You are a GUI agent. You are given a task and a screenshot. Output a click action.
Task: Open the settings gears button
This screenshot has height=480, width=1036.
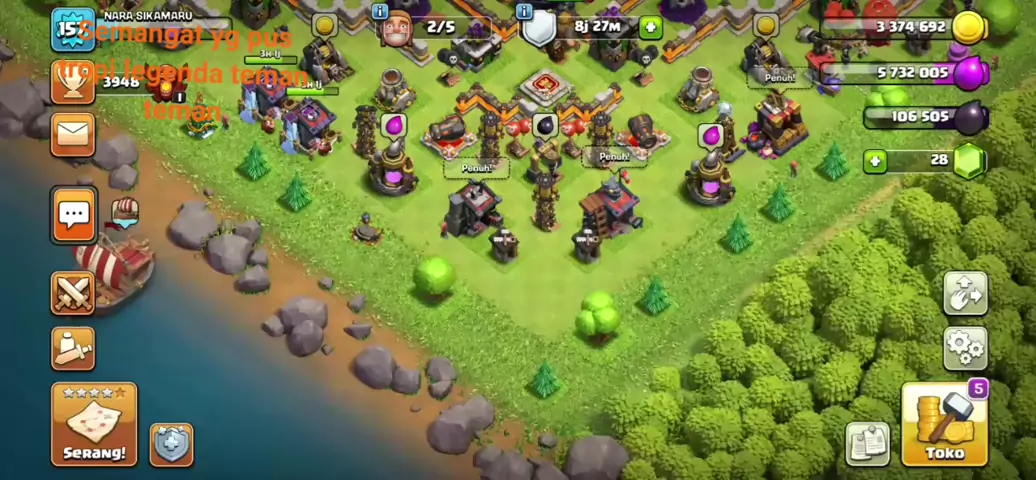tap(965, 348)
